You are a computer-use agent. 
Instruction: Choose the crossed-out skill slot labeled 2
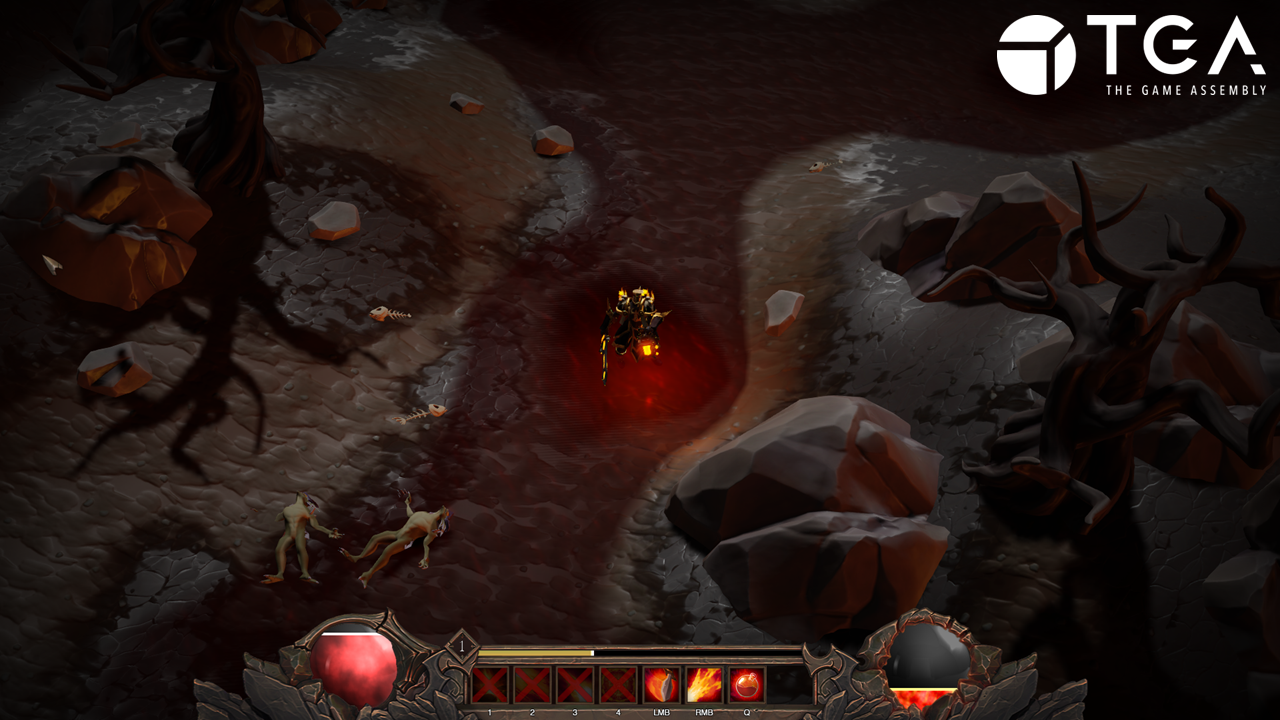pos(532,685)
